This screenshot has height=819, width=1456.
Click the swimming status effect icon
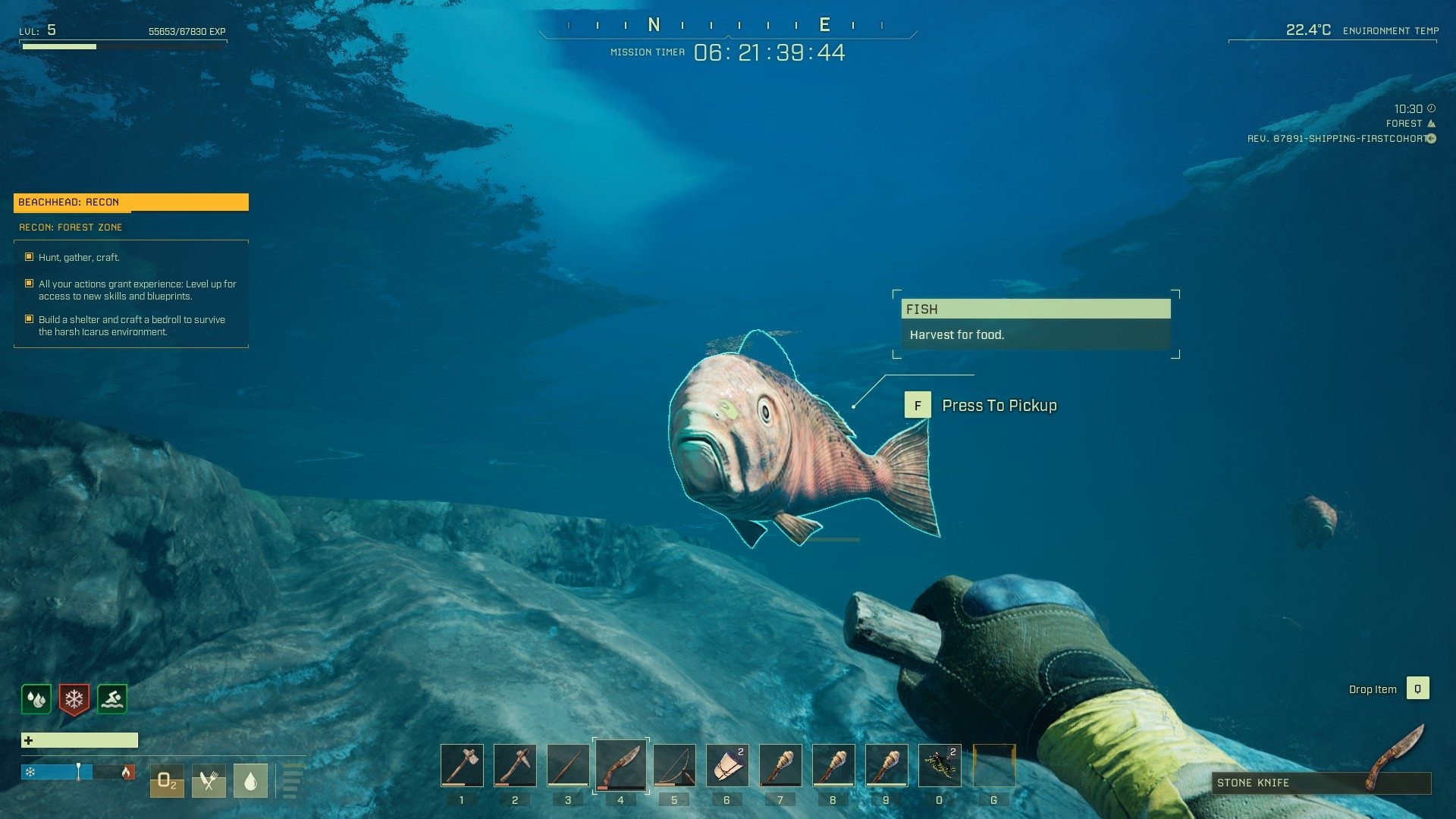point(112,699)
